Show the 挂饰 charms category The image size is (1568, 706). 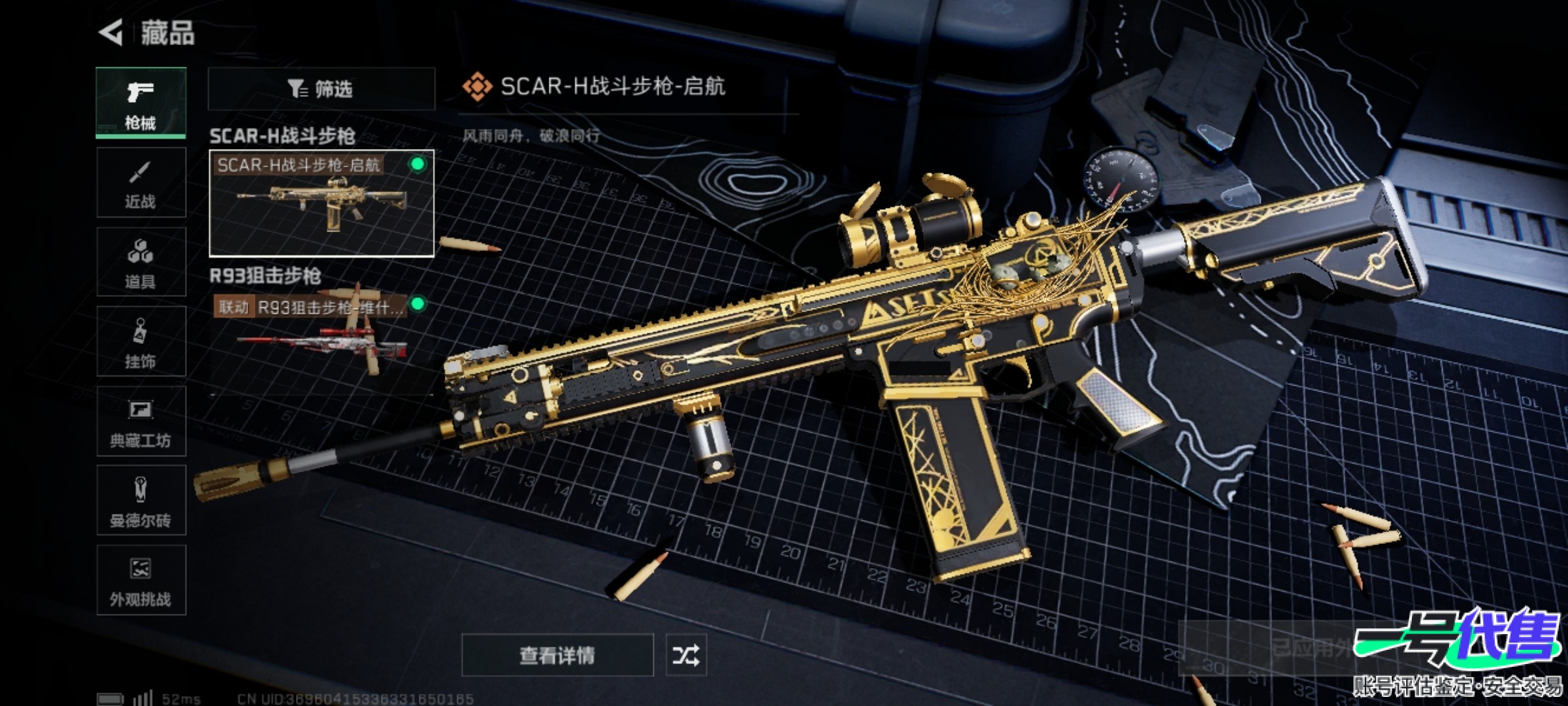coord(140,341)
